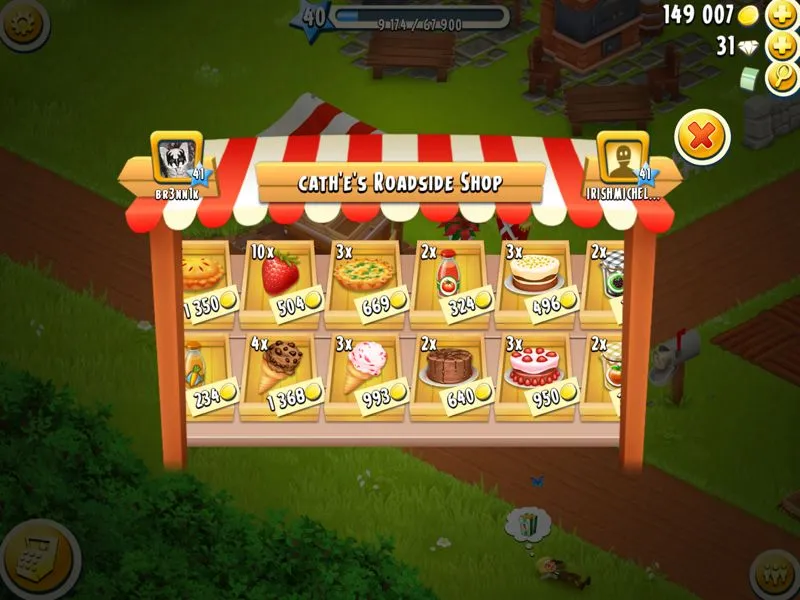800x600 pixels.
Task: Visit br3nn1k's farm via avatar
Action: pos(177,157)
